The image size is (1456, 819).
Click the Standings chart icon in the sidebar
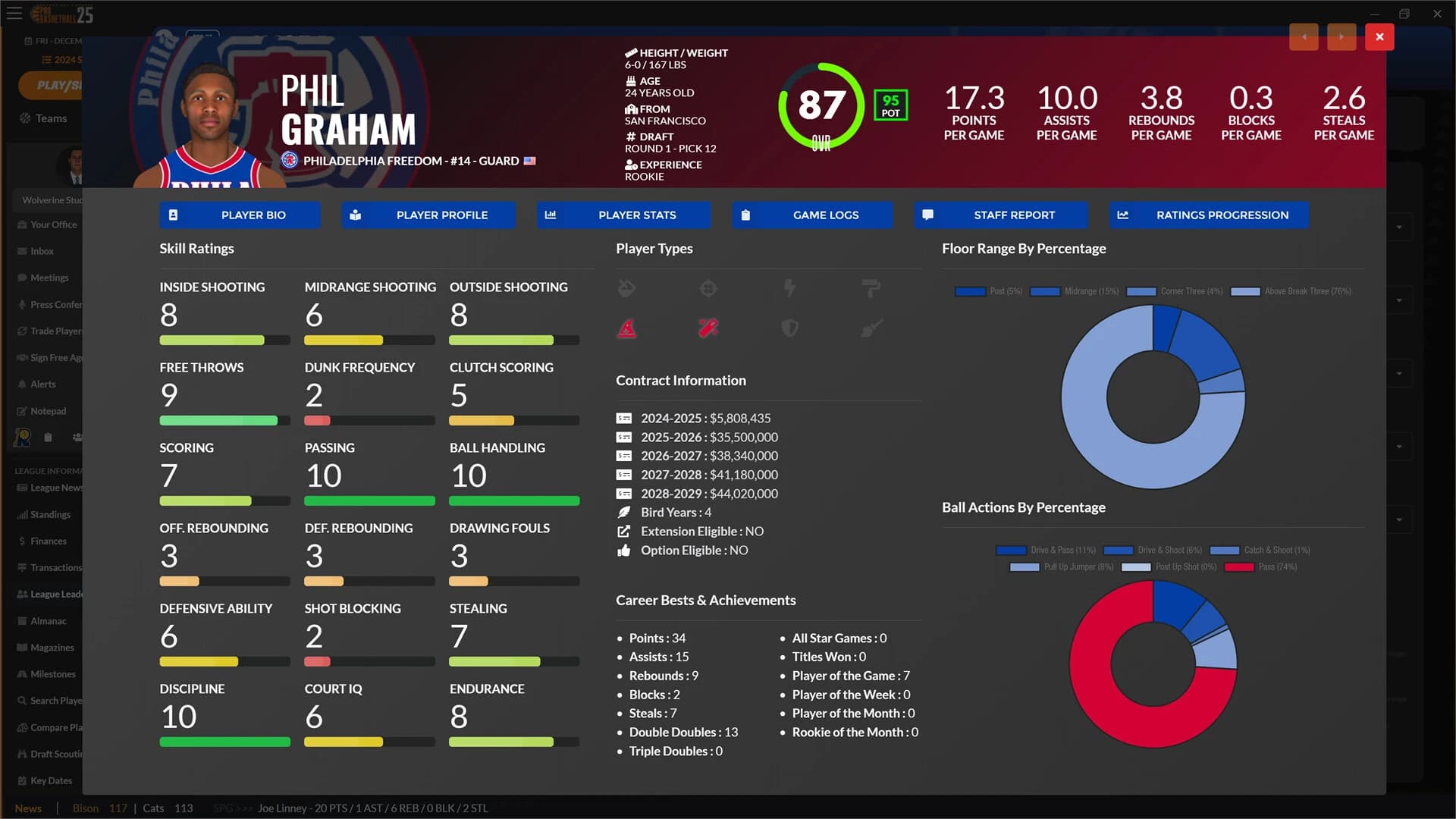(21, 514)
